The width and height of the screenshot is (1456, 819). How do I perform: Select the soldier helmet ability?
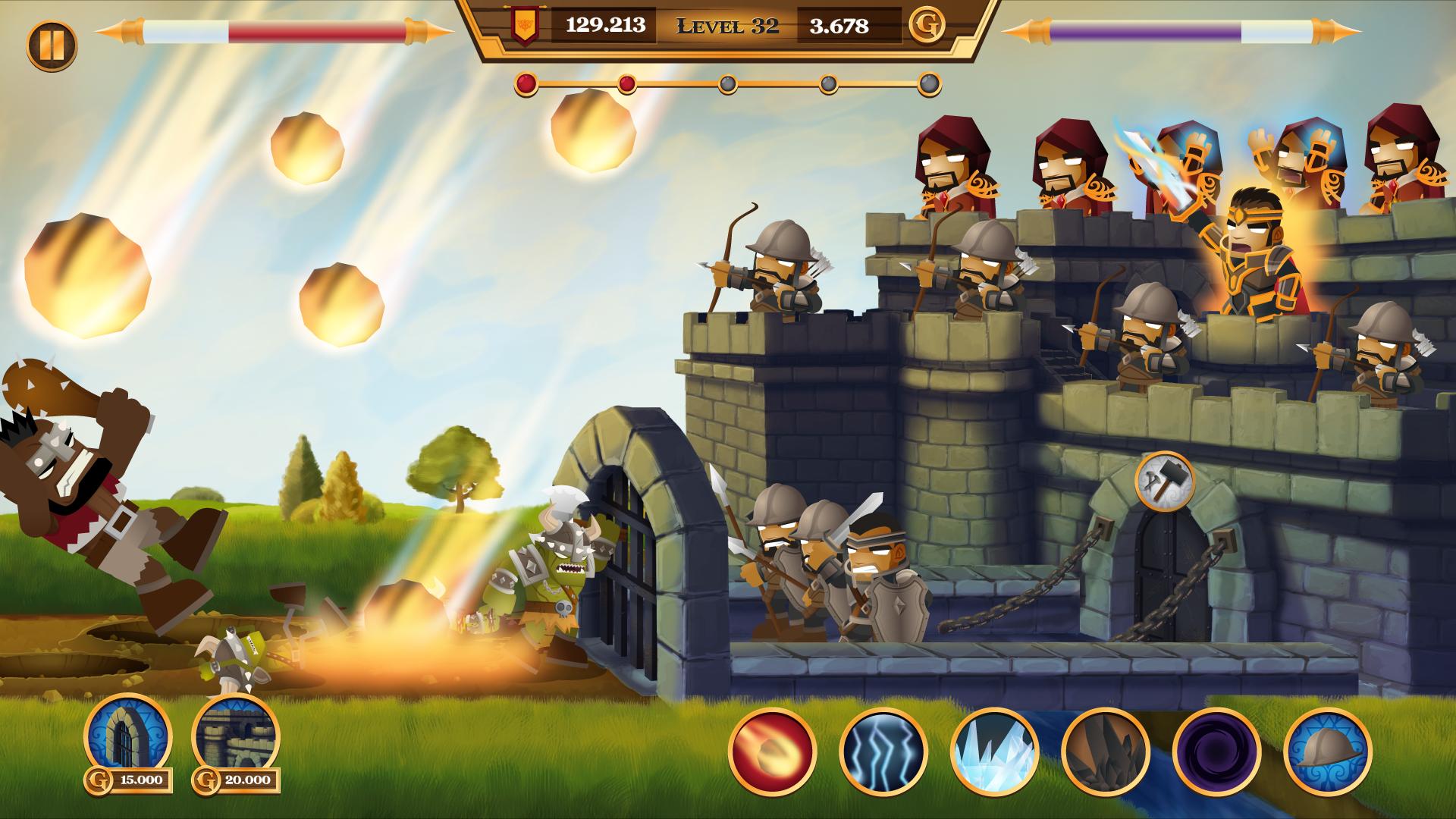tap(1327, 752)
